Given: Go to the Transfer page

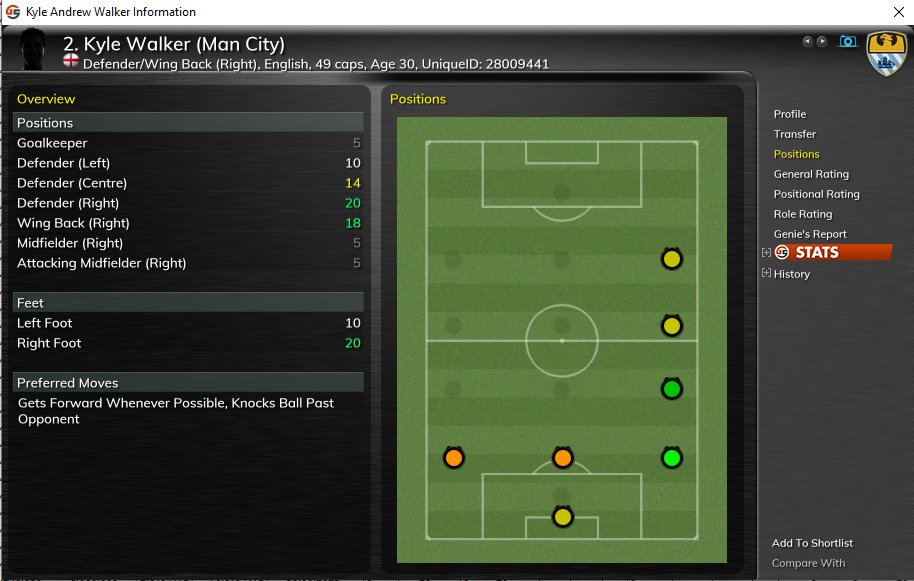Looking at the screenshot, I should (x=794, y=134).
